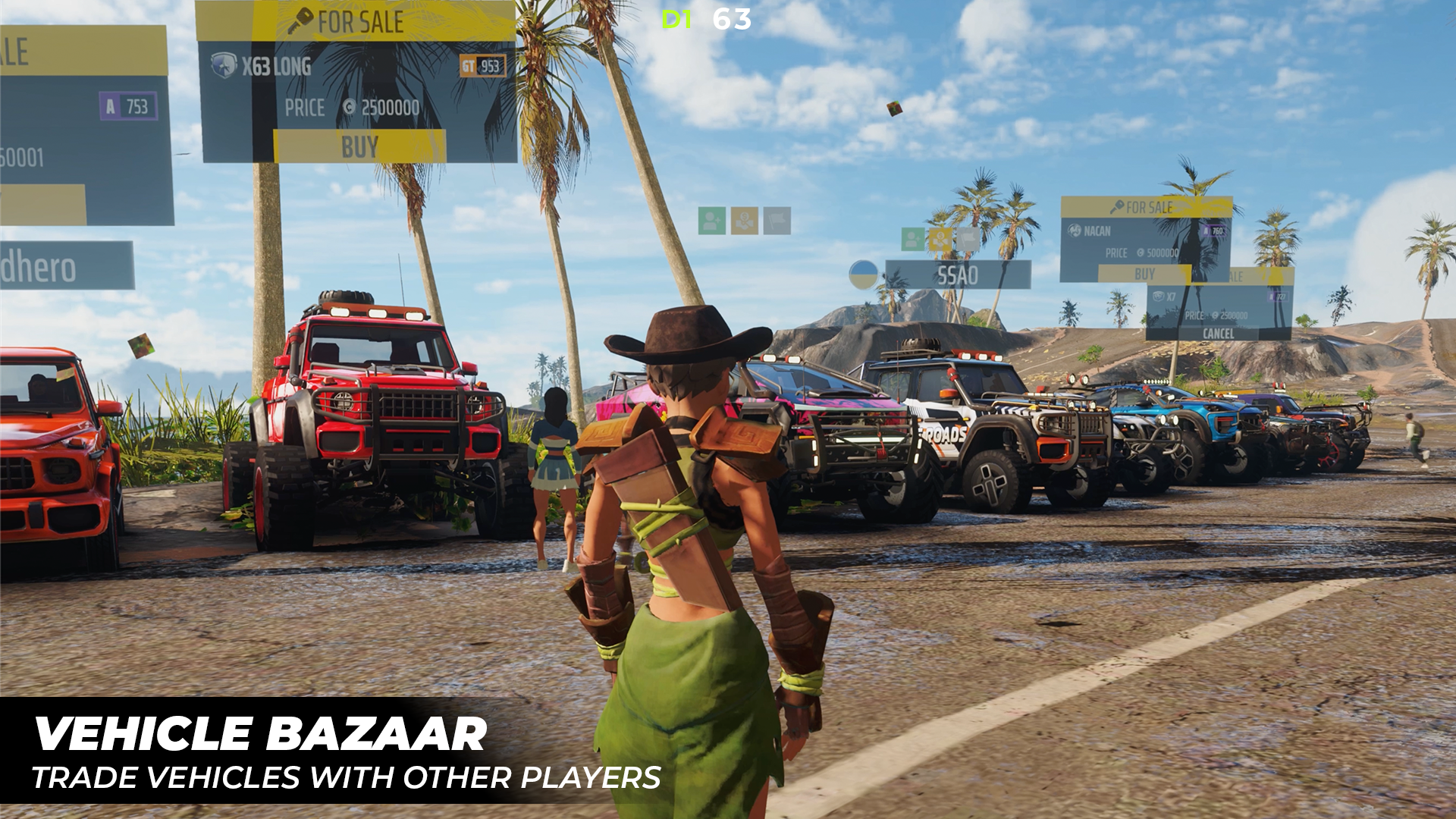Screen dimensions: 1456x819
Task: Click NACAN's circular player emblem on the sale sign
Action: click(1075, 231)
